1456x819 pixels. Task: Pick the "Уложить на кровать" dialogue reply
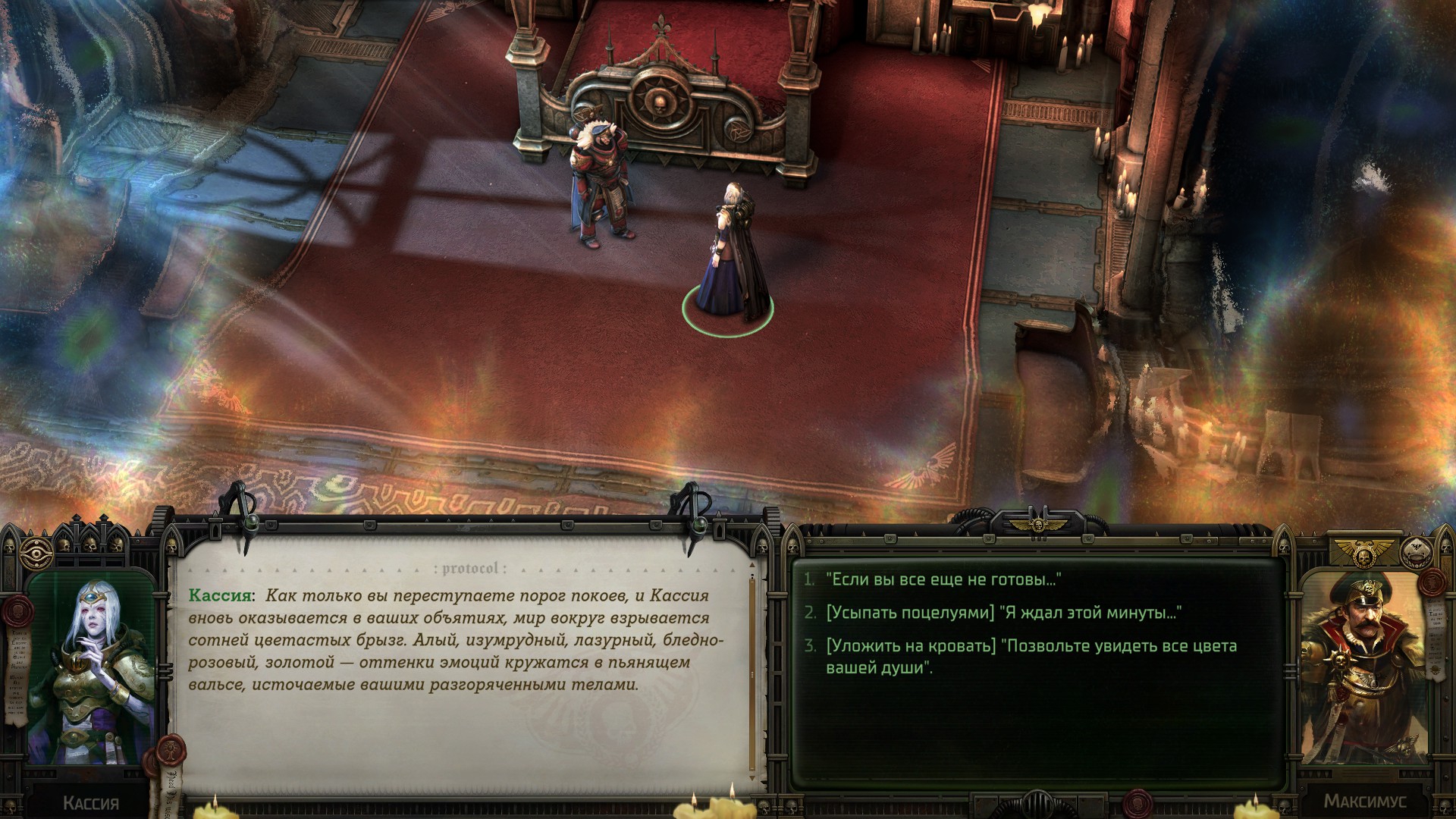[x=1031, y=656]
